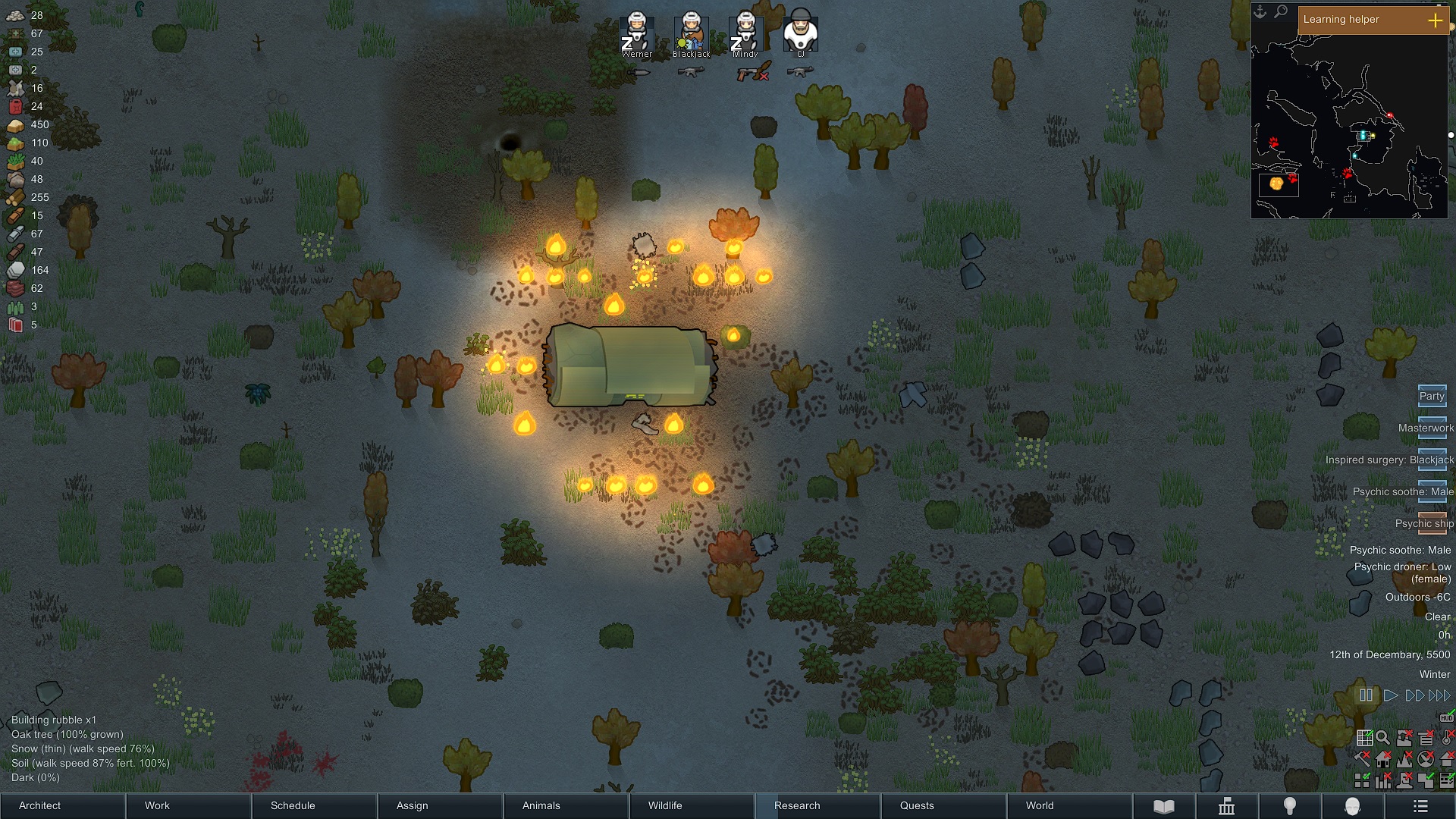Screen dimensions: 1456x819
Task: Set game speed to triple-arrow fastest
Action: (x=1439, y=695)
